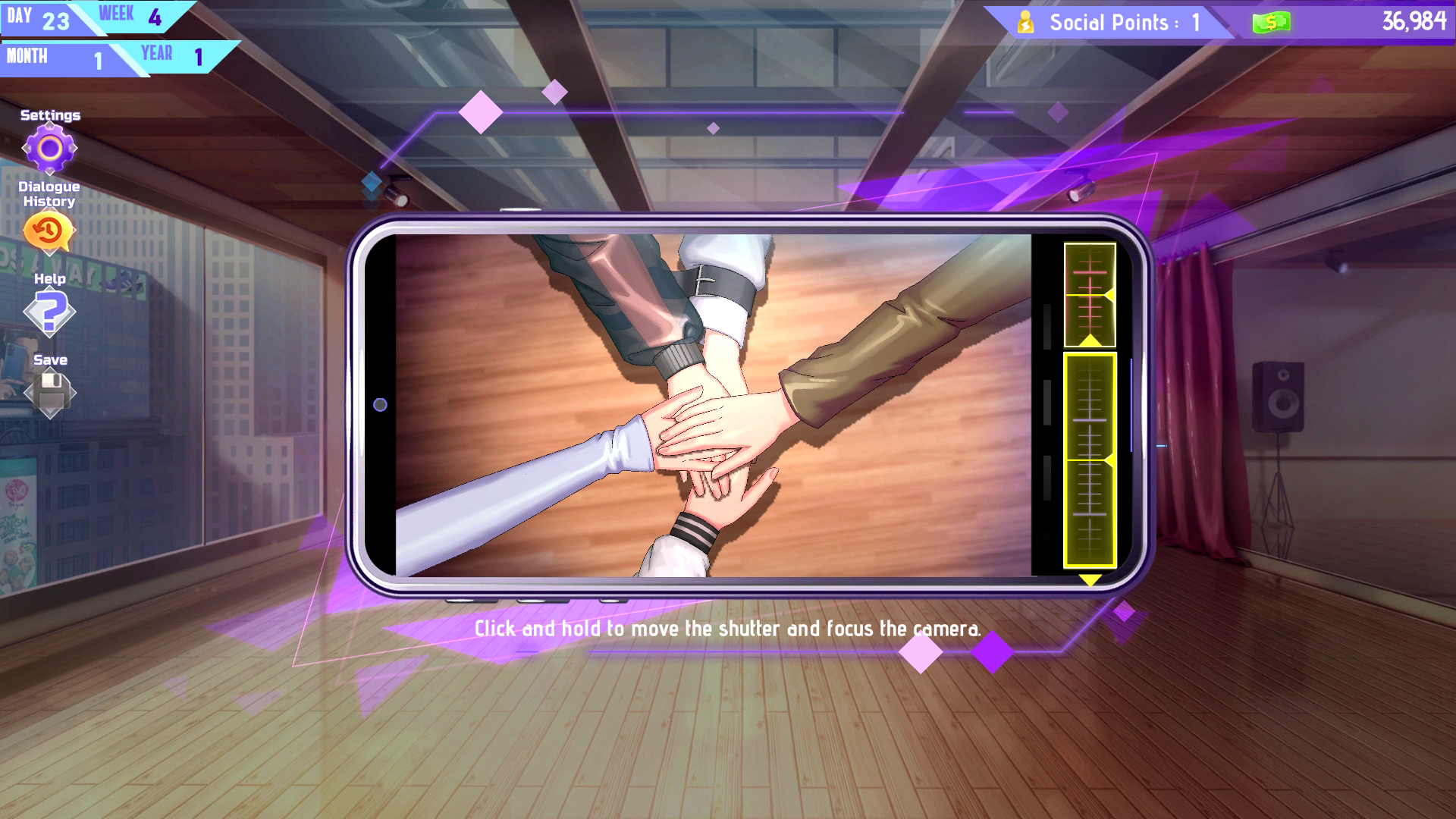Click the phone's front camera lens
Screen dimensions: 1456x819
pyautogui.click(x=380, y=404)
